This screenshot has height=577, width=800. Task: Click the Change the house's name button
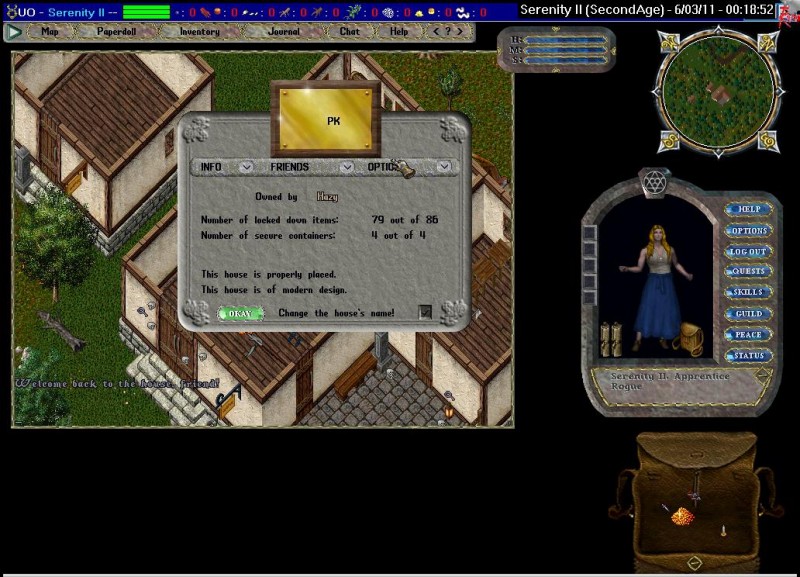(425, 312)
